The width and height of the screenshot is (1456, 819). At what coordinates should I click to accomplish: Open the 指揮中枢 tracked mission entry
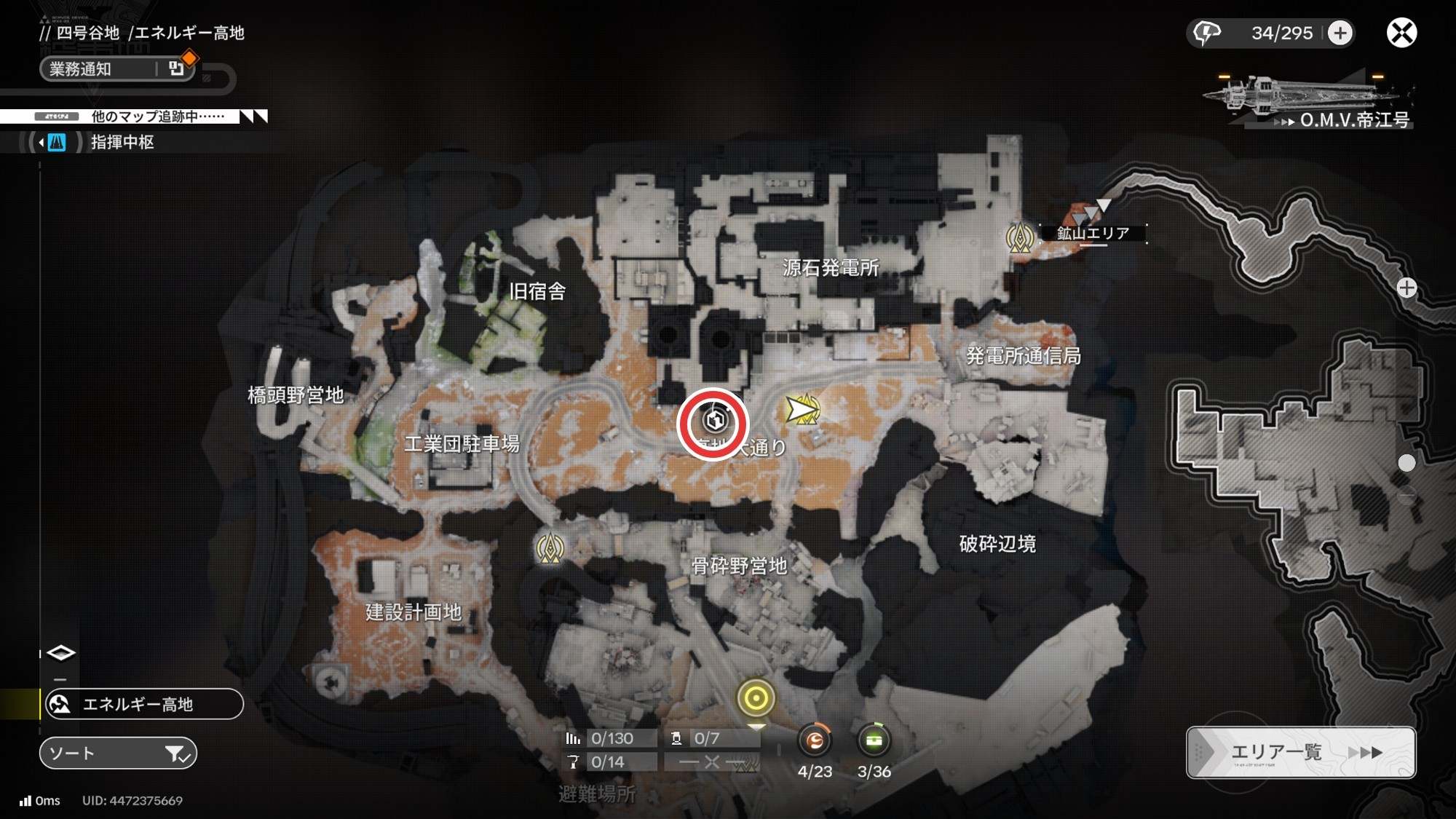121,142
